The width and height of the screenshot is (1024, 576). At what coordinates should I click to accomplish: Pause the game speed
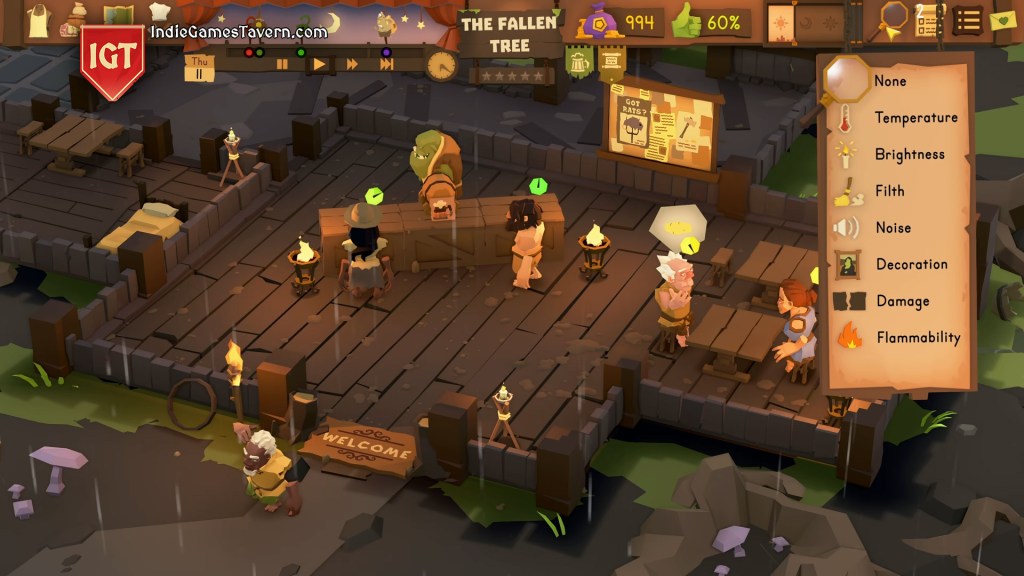[283, 64]
